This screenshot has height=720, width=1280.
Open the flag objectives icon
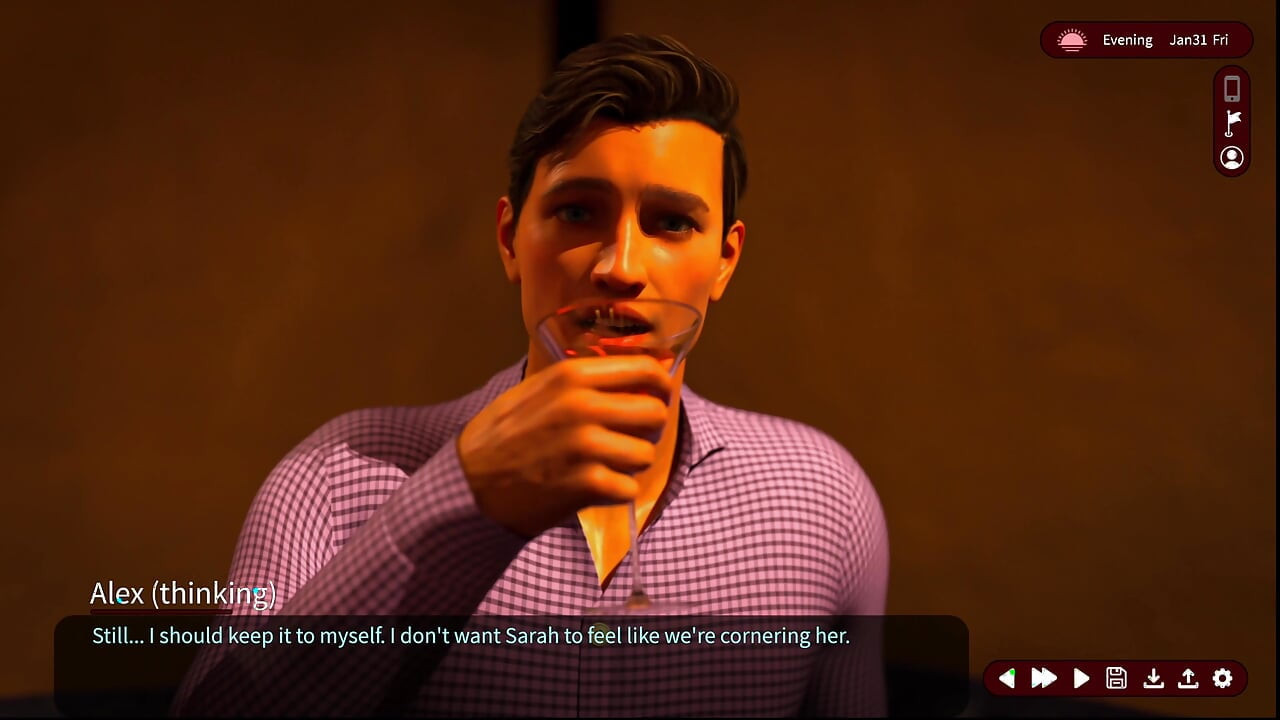(1232, 123)
